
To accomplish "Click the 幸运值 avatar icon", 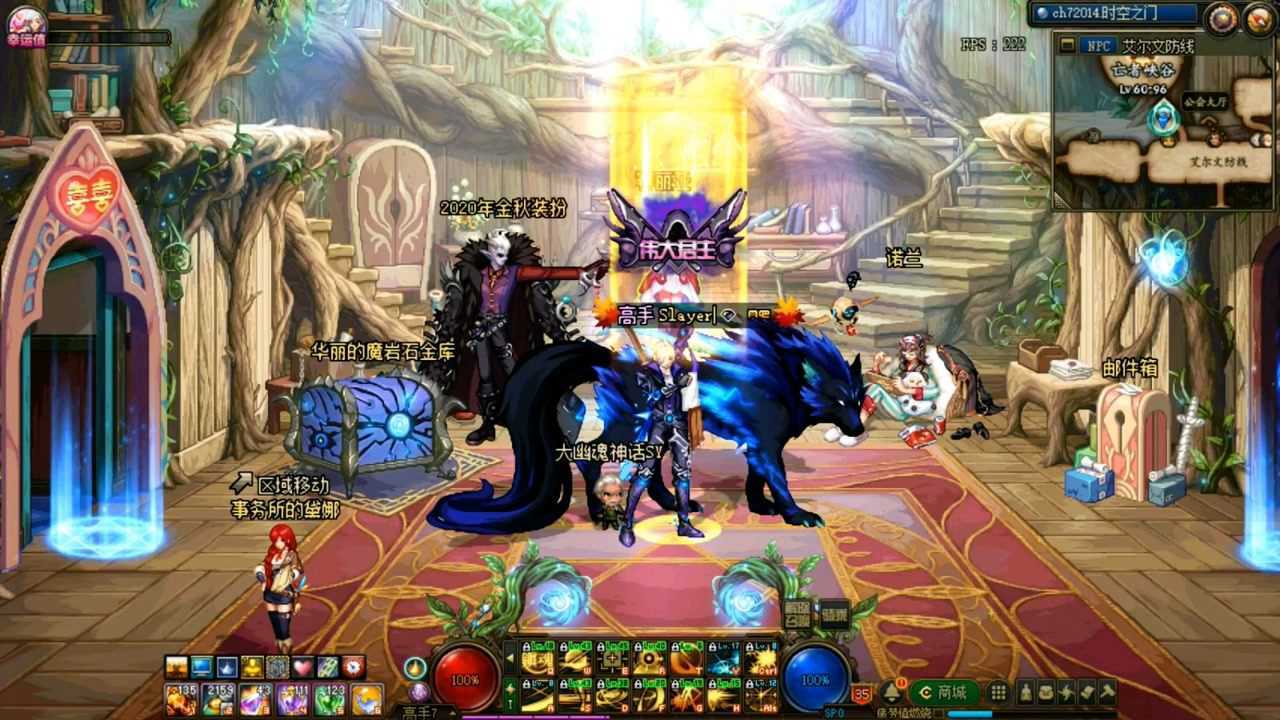I will (x=26, y=24).
